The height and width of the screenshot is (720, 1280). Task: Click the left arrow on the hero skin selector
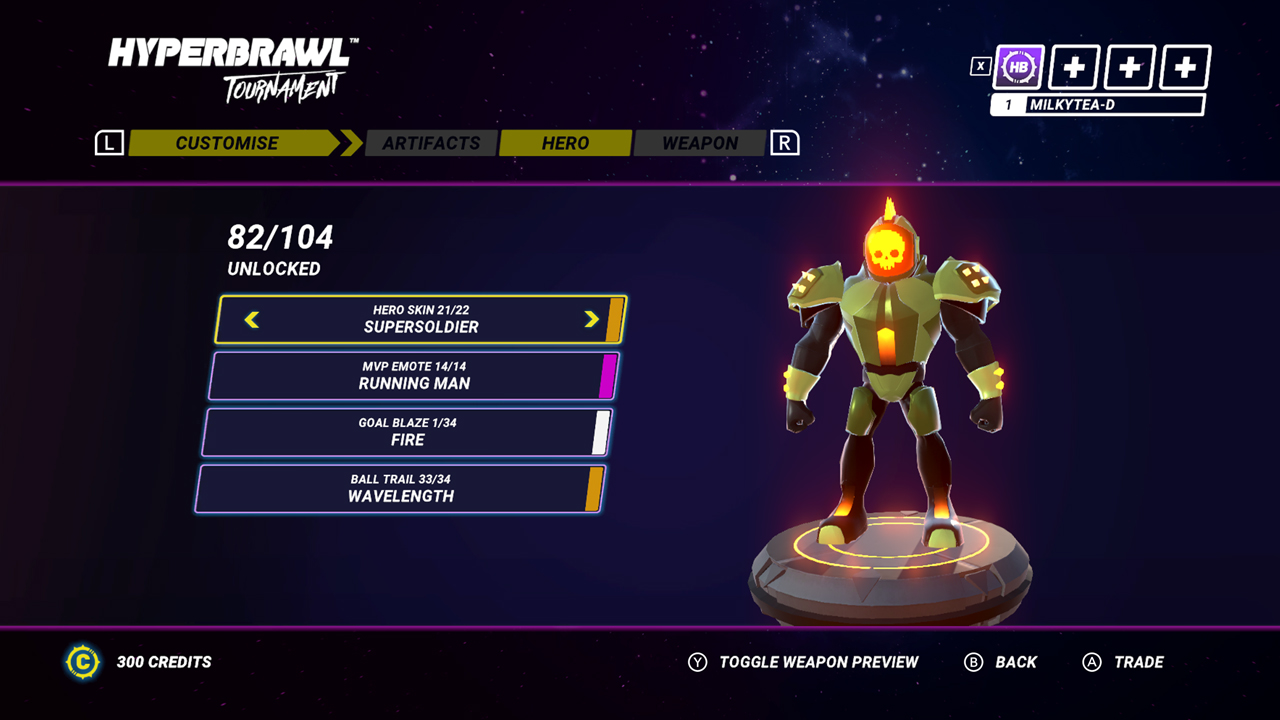(252, 320)
